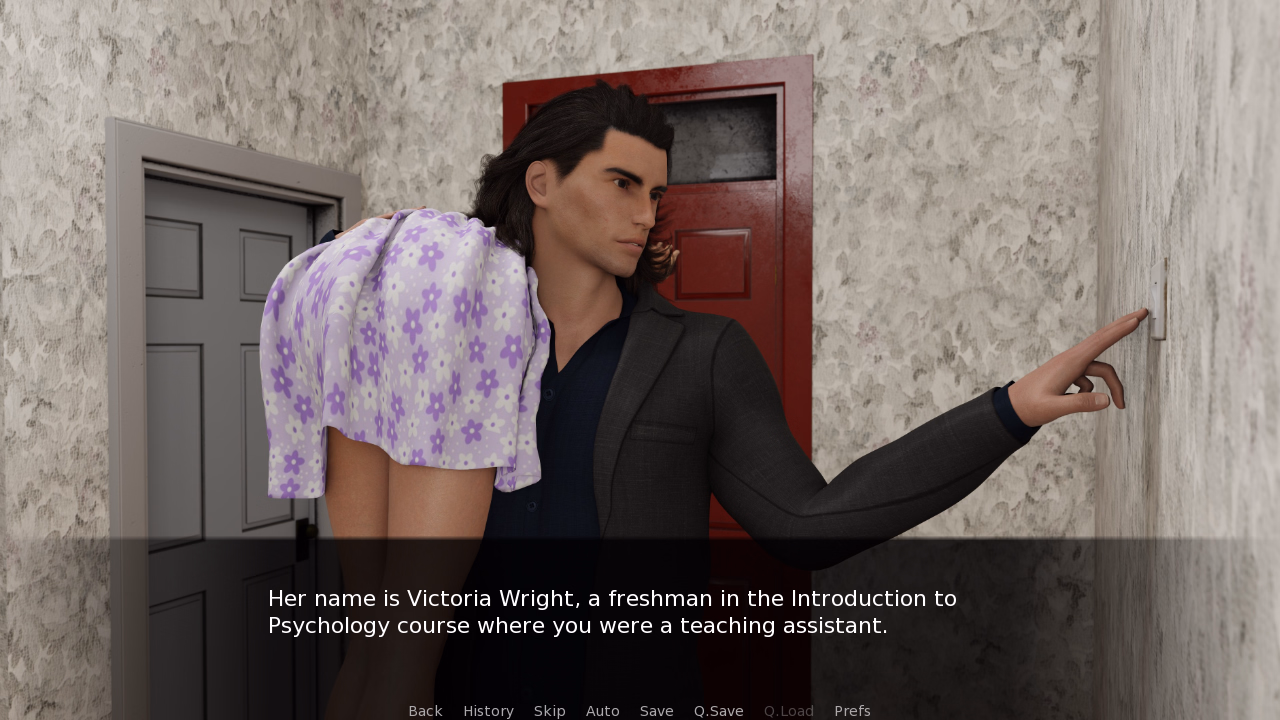
Task: Enable Auto-advance for dialogue
Action: tap(602, 711)
